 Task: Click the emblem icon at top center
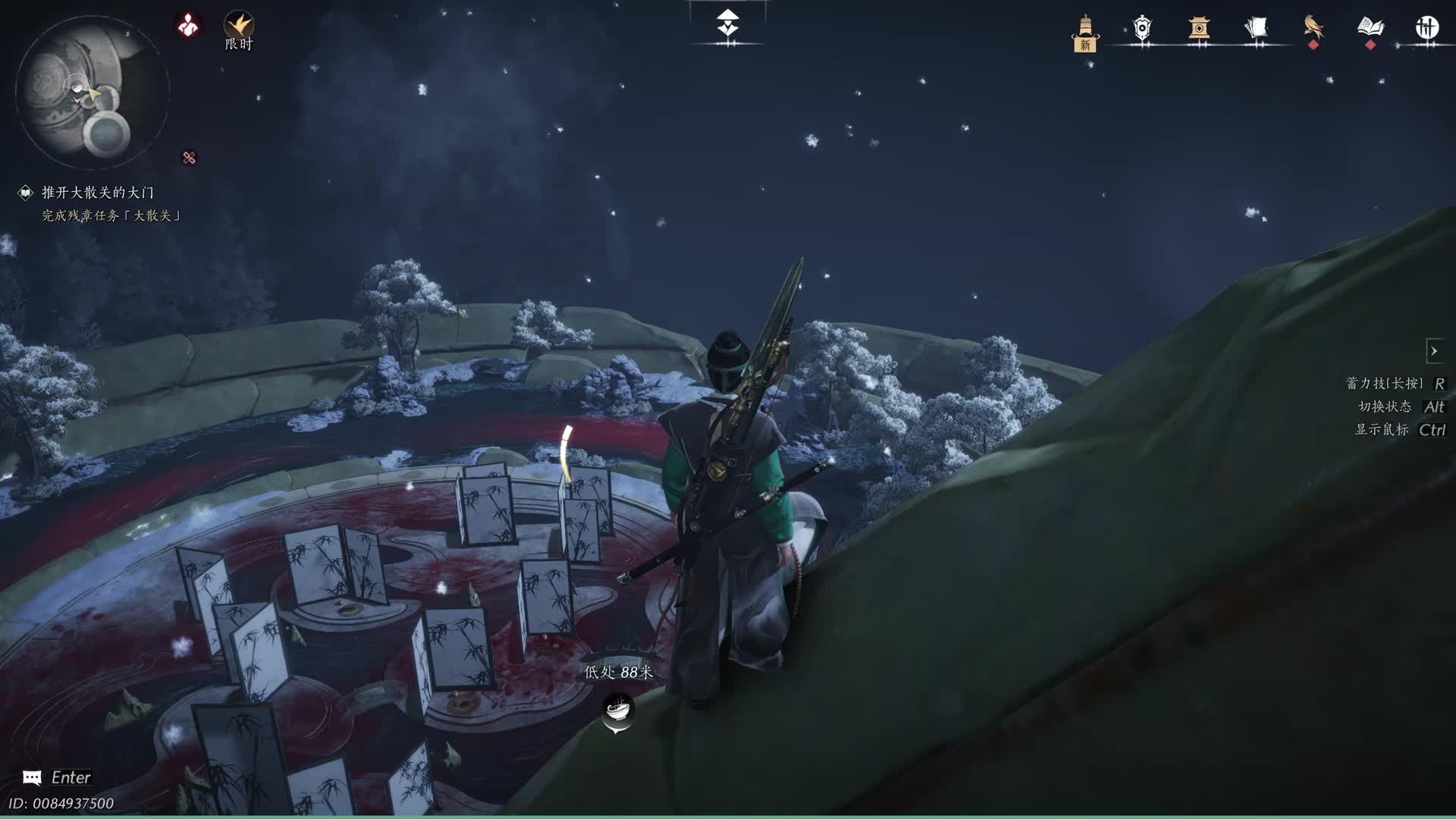[728, 24]
